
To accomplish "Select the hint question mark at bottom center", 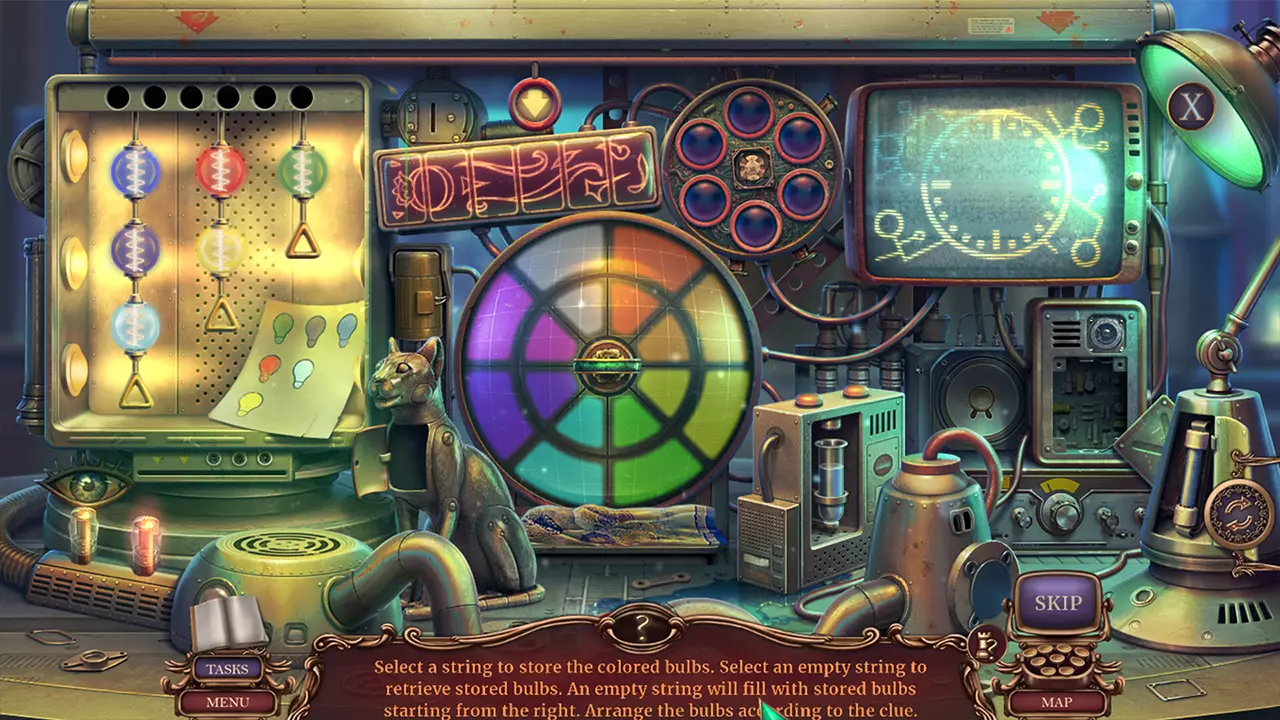I will click(x=640, y=625).
